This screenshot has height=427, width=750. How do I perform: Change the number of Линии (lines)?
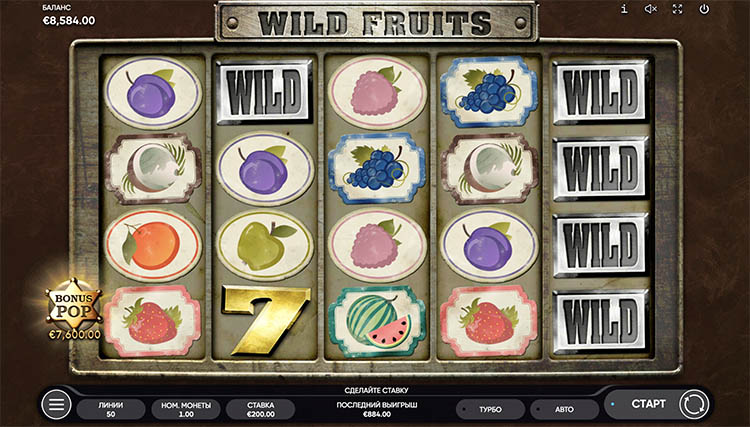[x=111, y=408]
